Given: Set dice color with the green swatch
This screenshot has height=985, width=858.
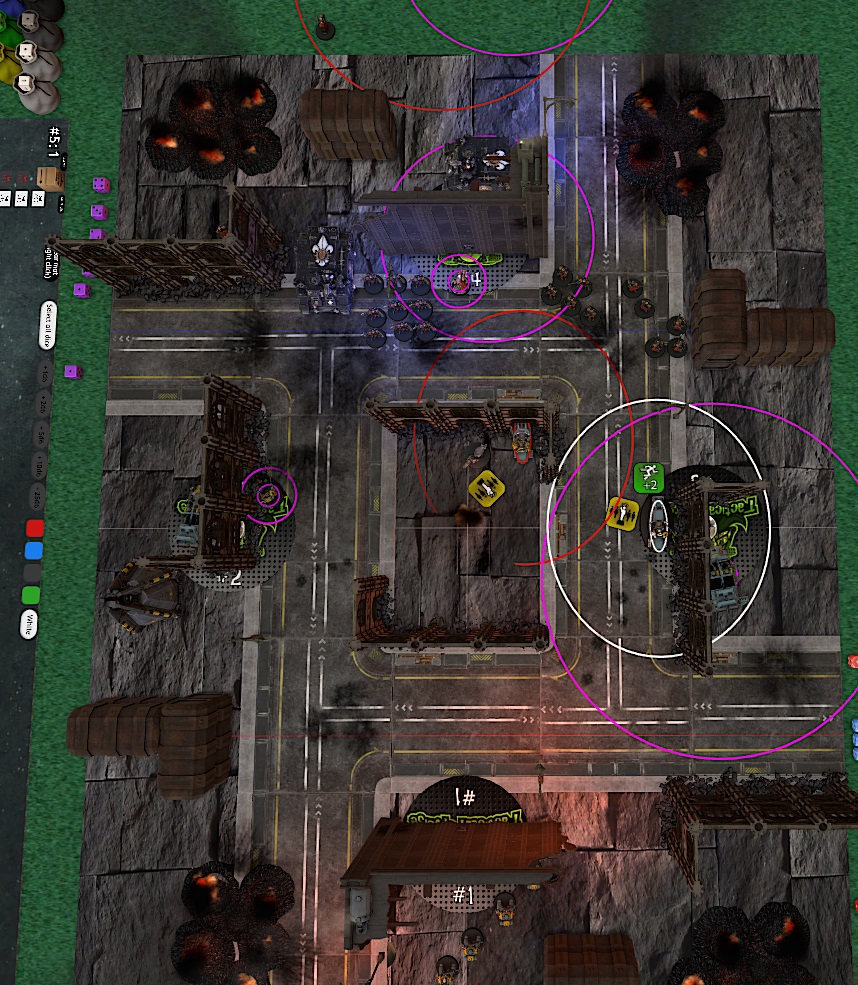Looking at the screenshot, I should coord(32,595).
